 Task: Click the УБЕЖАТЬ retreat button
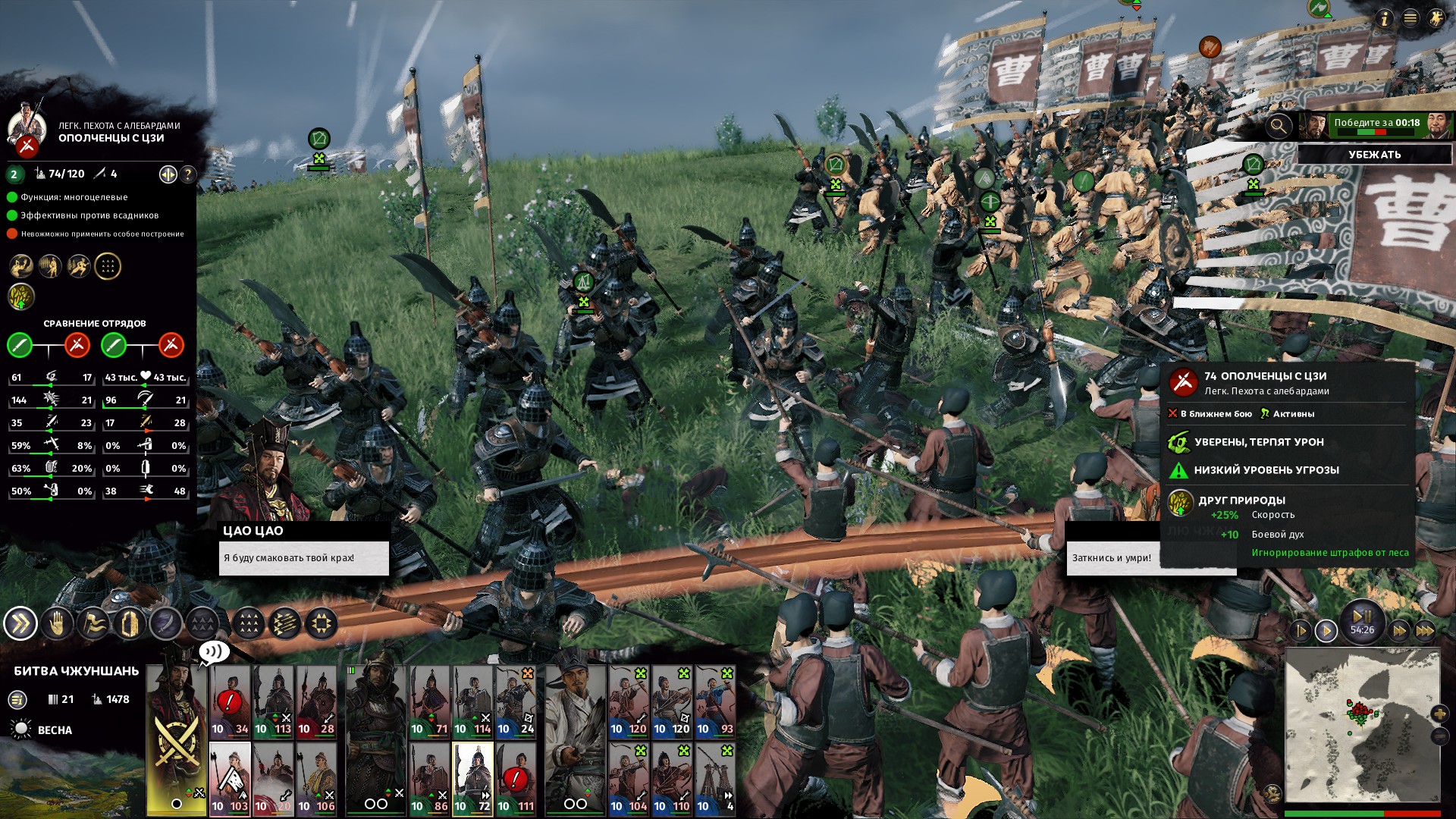[1374, 155]
